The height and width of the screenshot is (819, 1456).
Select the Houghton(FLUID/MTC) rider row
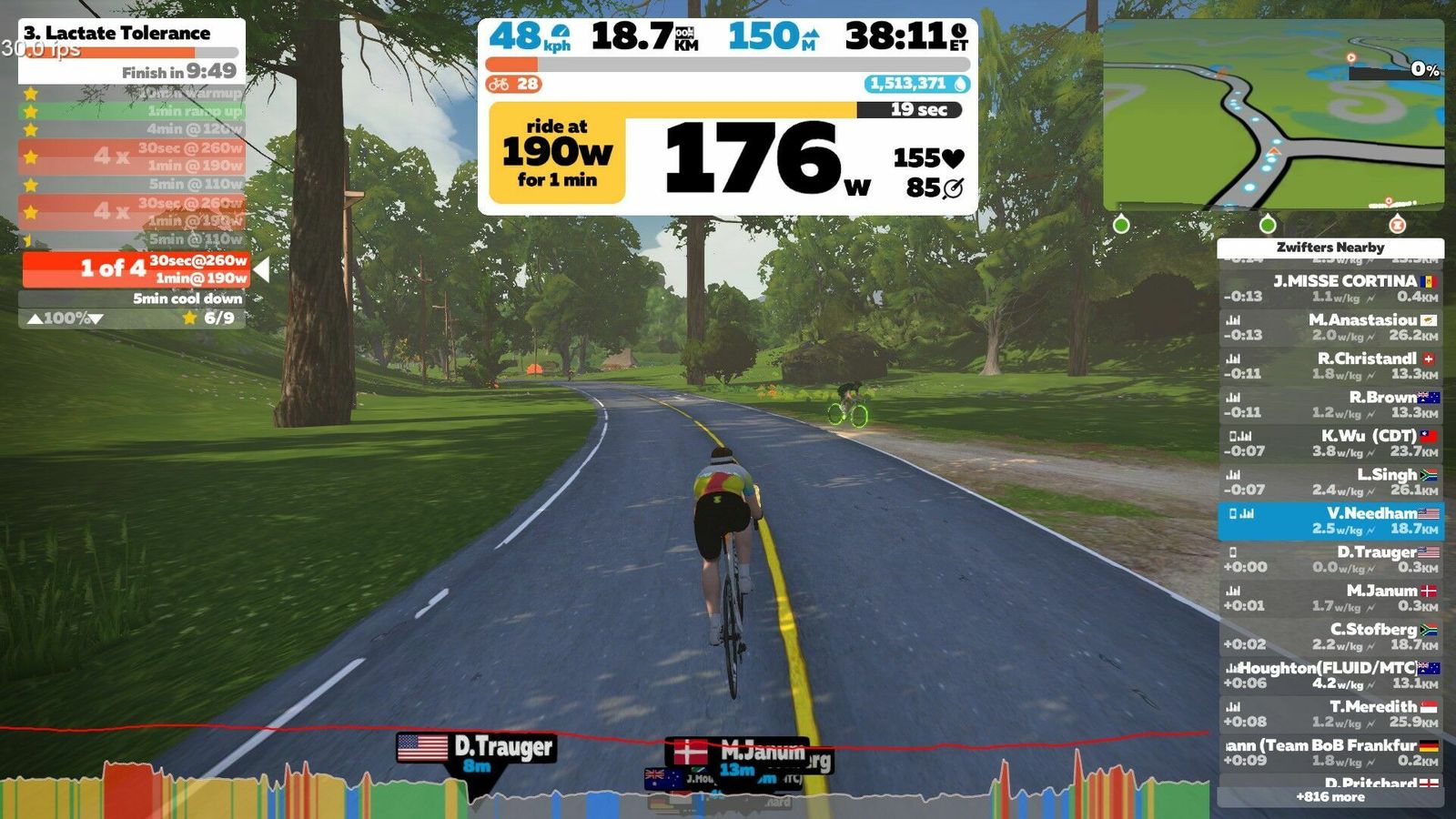click(x=1330, y=675)
